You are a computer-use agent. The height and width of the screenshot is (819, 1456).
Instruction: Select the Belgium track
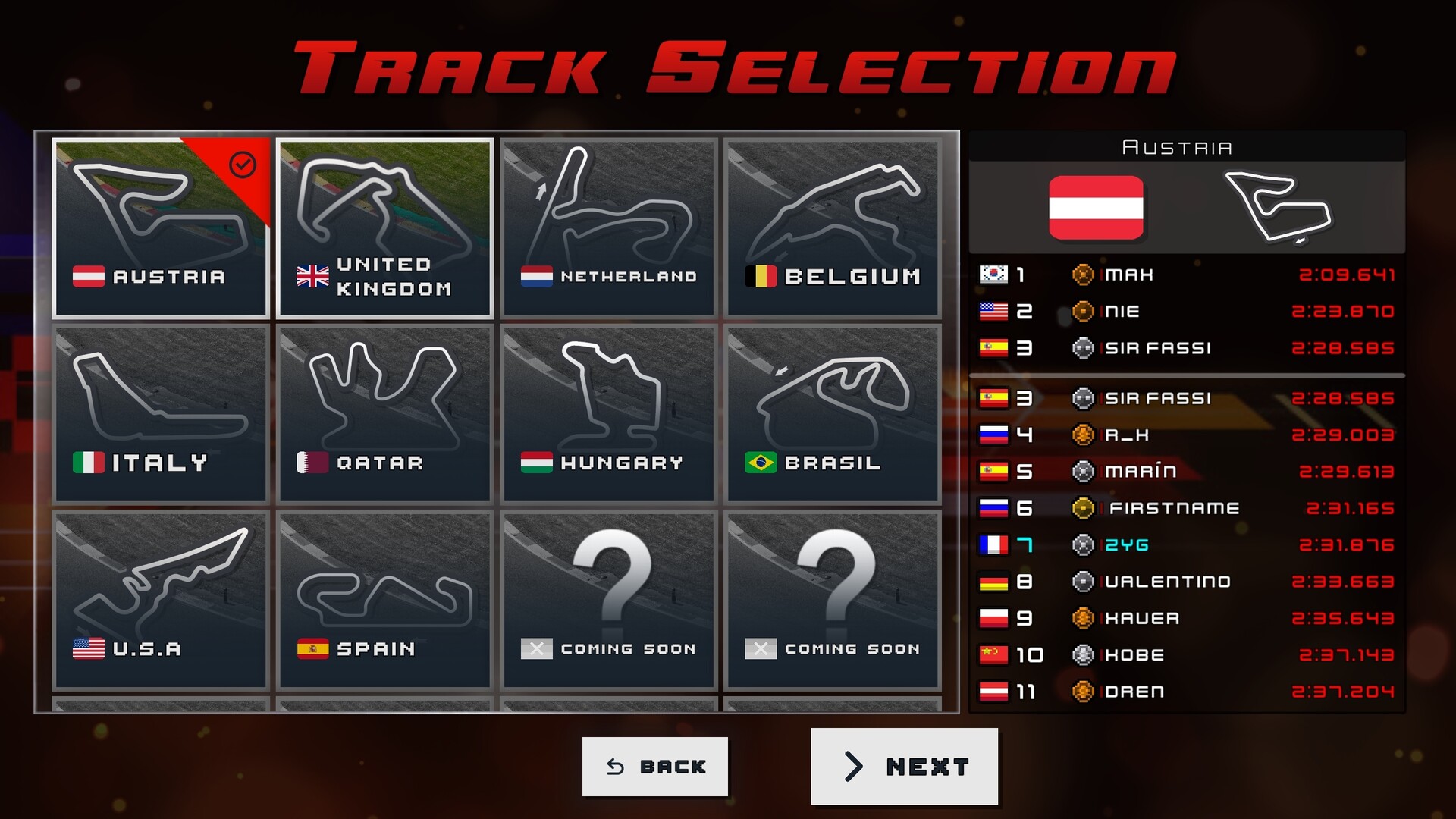(x=832, y=227)
